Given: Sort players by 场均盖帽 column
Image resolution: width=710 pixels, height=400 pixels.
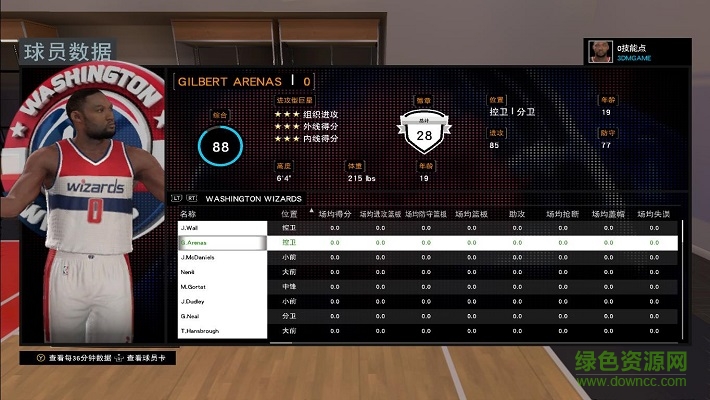Looking at the screenshot, I should tap(608, 213).
